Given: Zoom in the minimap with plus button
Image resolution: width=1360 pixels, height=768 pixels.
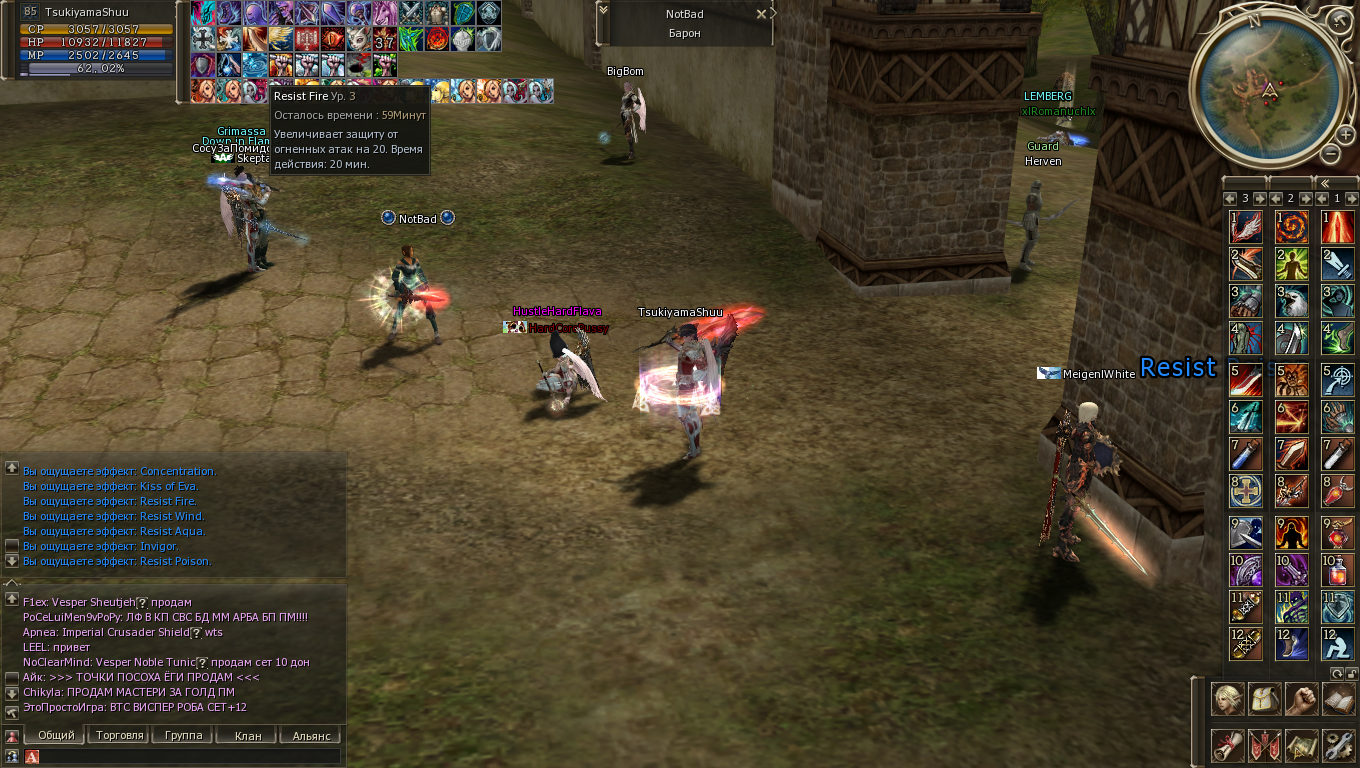Looking at the screenshot, I should [x=1346, y=135].
